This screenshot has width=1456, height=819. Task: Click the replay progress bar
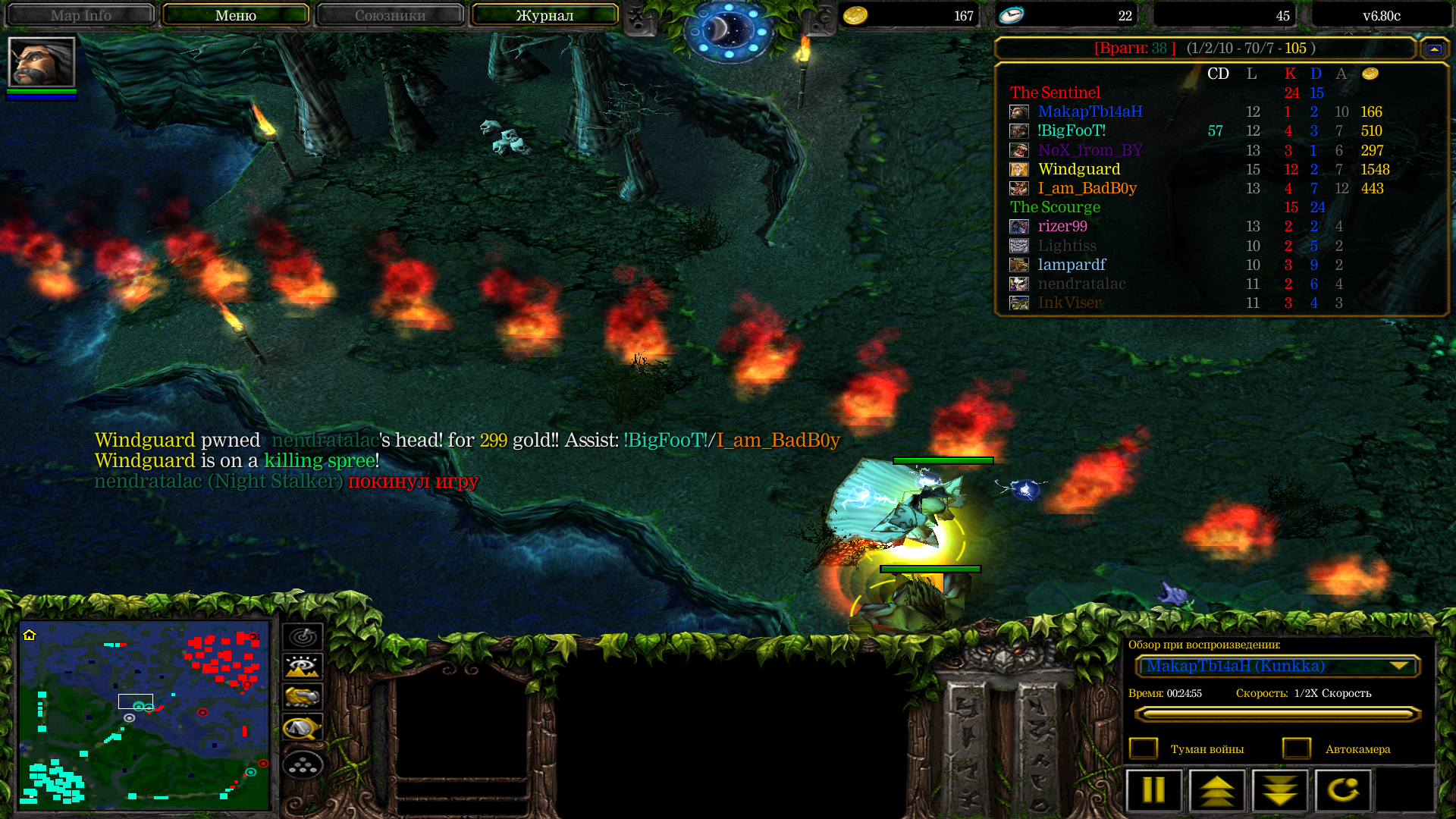[x=1277, y=714]
